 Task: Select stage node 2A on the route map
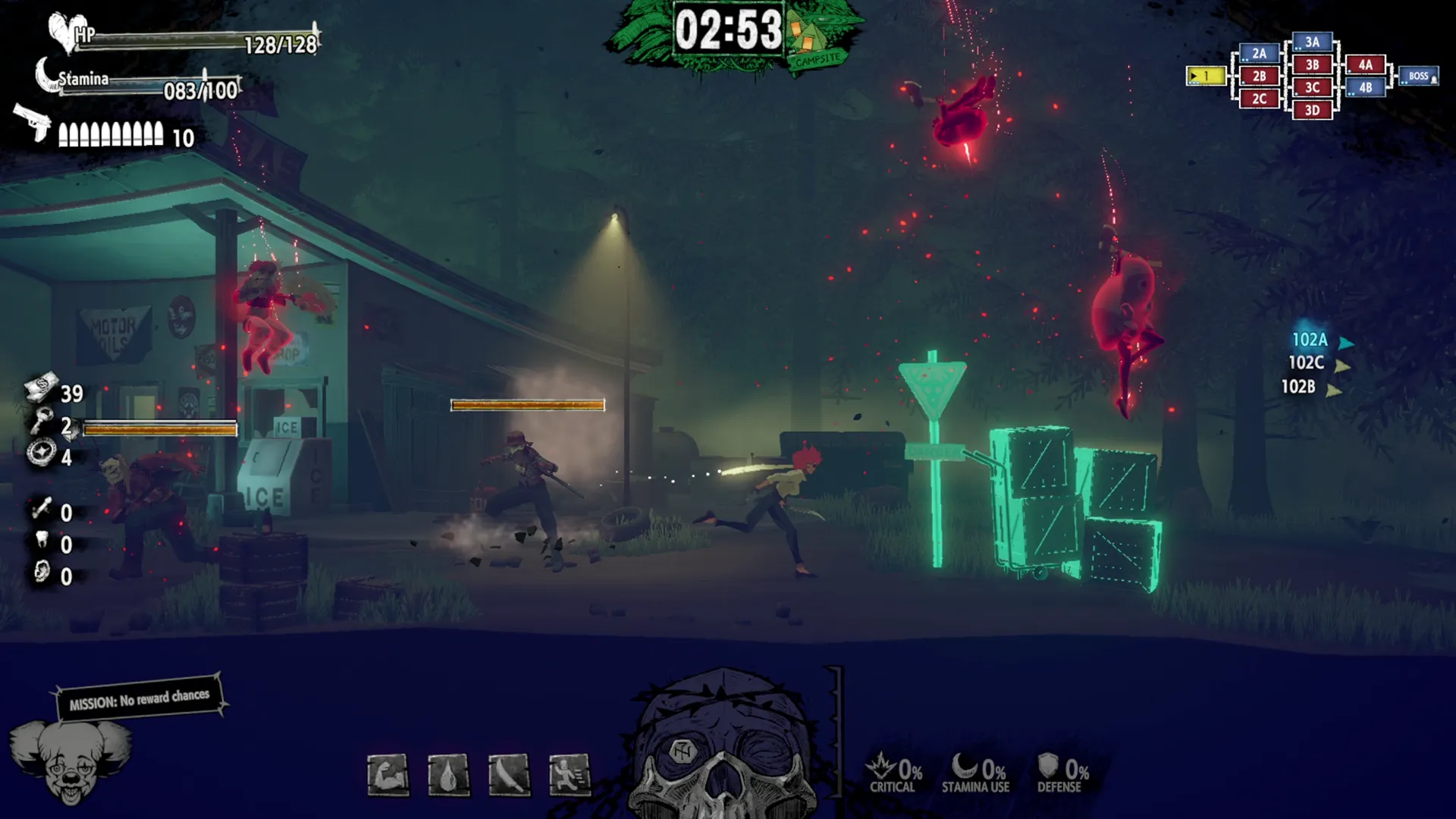pos(1258,52)
